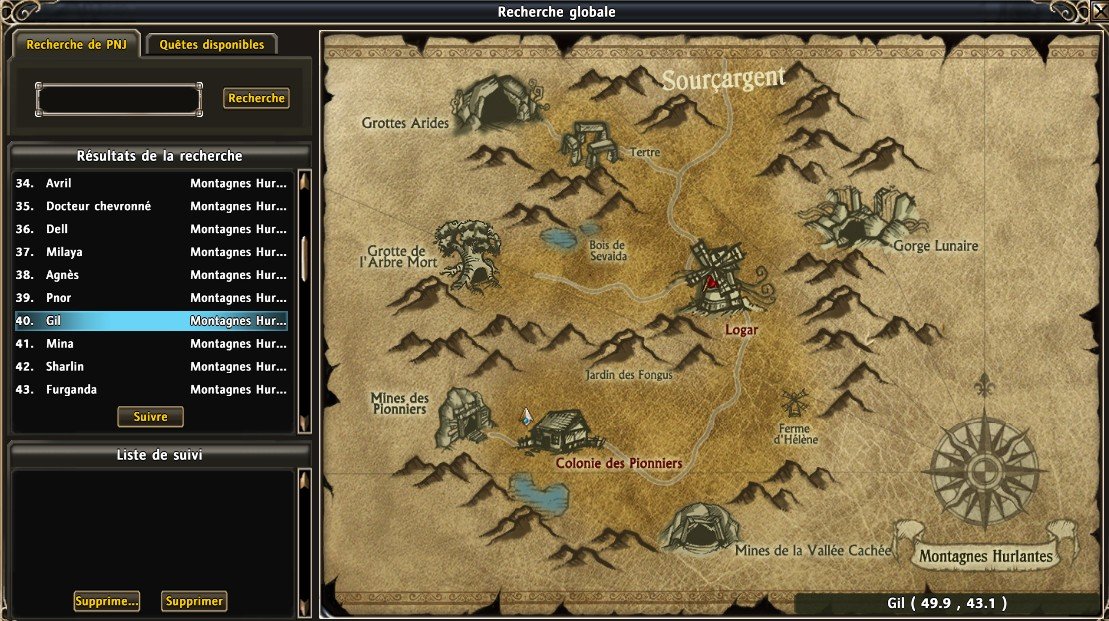Choose Furganda from the results
Image resolution: width=1109 pixels, height=621 pixels.
pyautogui.click(x=150, y=390)
